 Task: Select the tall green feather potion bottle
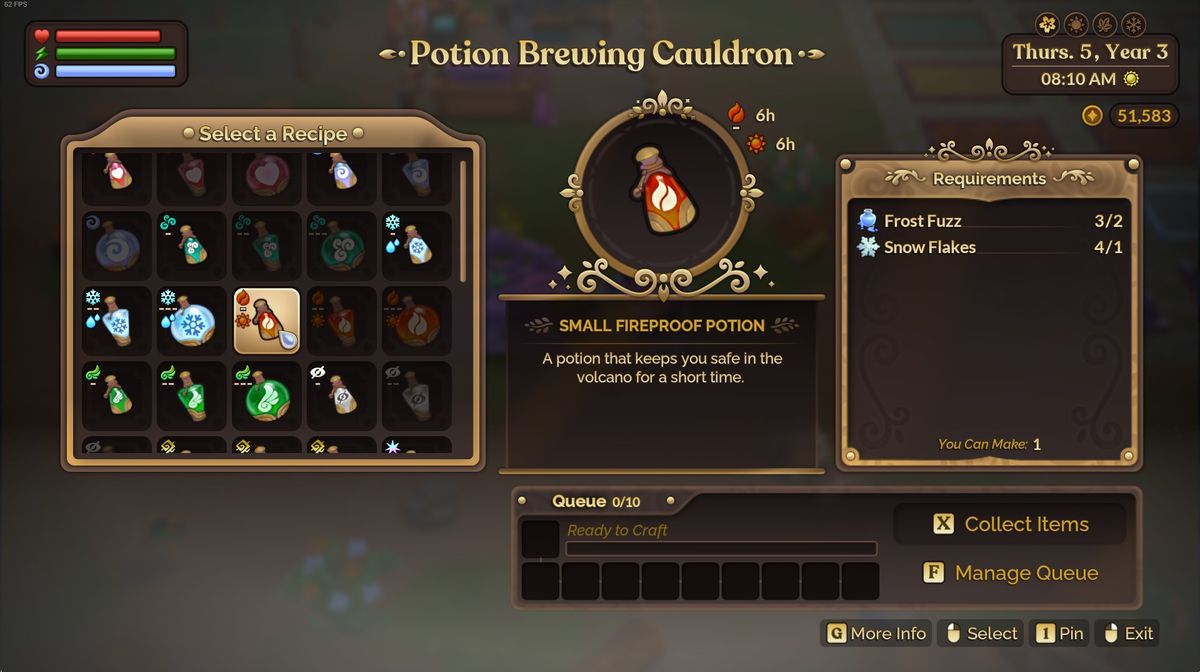191,396
